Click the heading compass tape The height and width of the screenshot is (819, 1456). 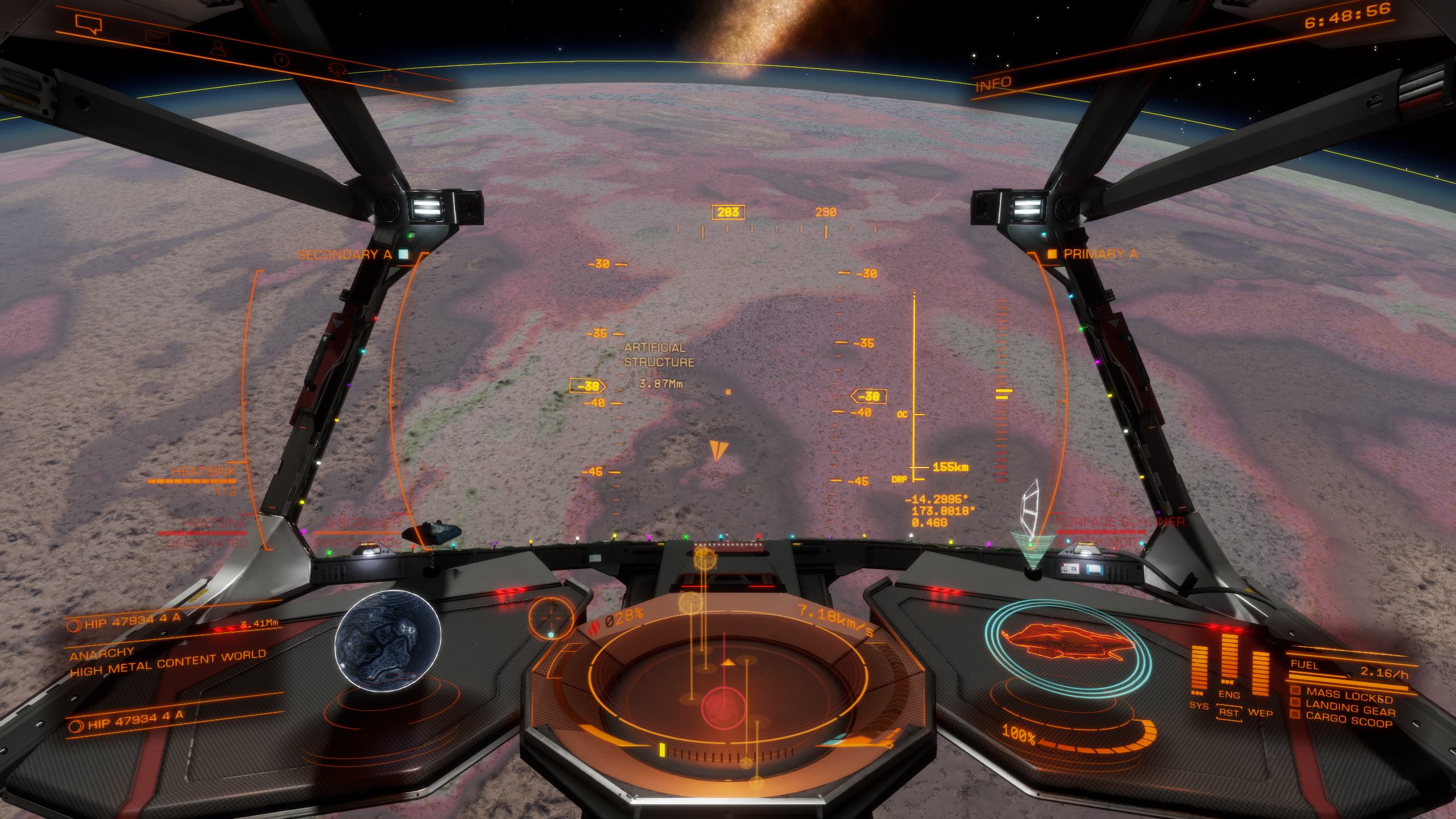pos(776,229)
